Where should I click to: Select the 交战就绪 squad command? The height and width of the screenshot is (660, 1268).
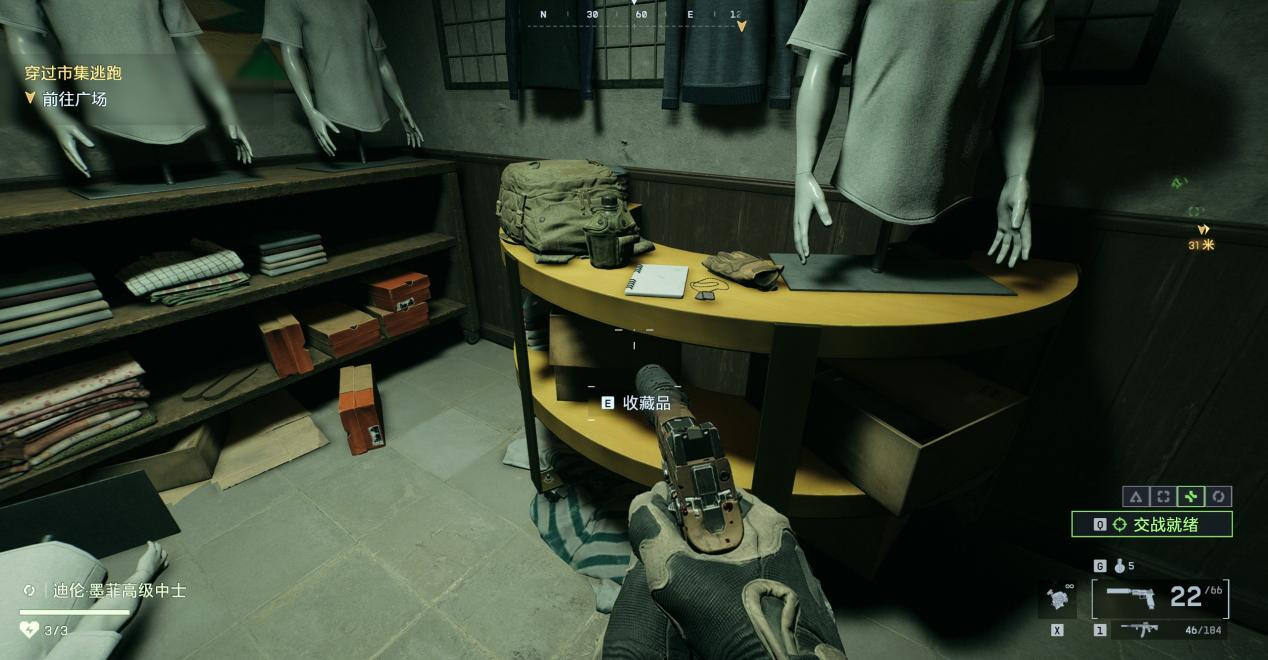1151,524
